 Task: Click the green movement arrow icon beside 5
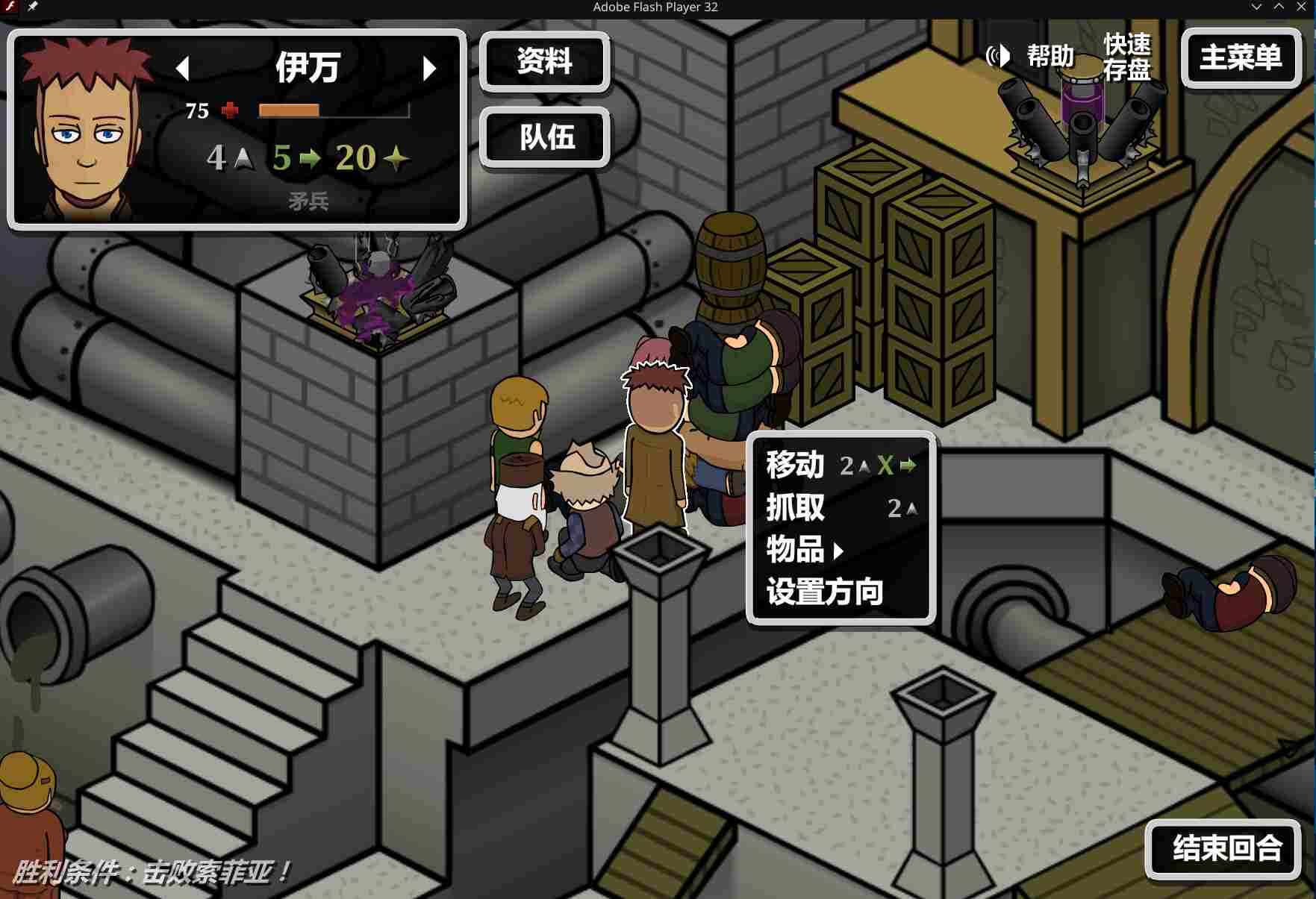click(x=311, y=158)
